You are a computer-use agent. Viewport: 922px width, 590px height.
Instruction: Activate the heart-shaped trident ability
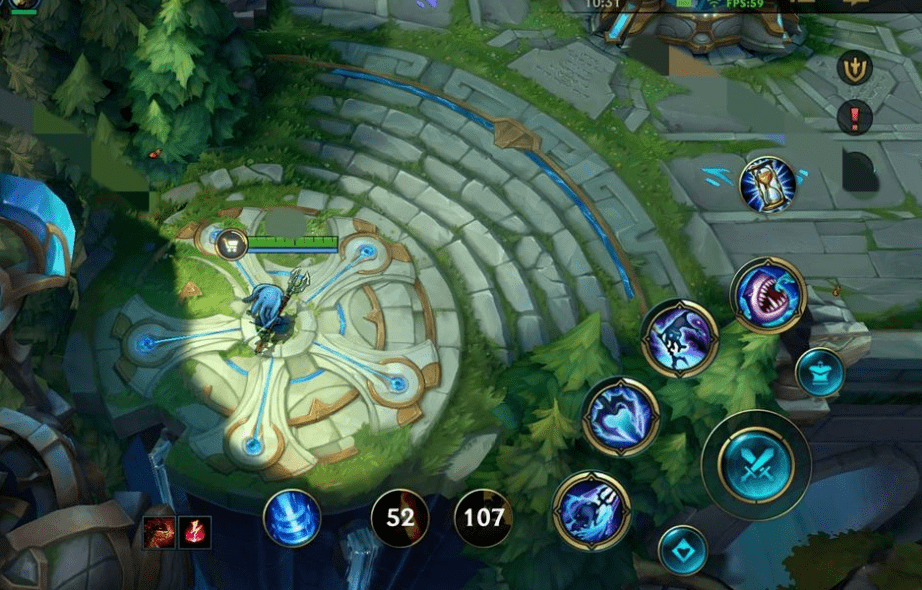(621, 416)
